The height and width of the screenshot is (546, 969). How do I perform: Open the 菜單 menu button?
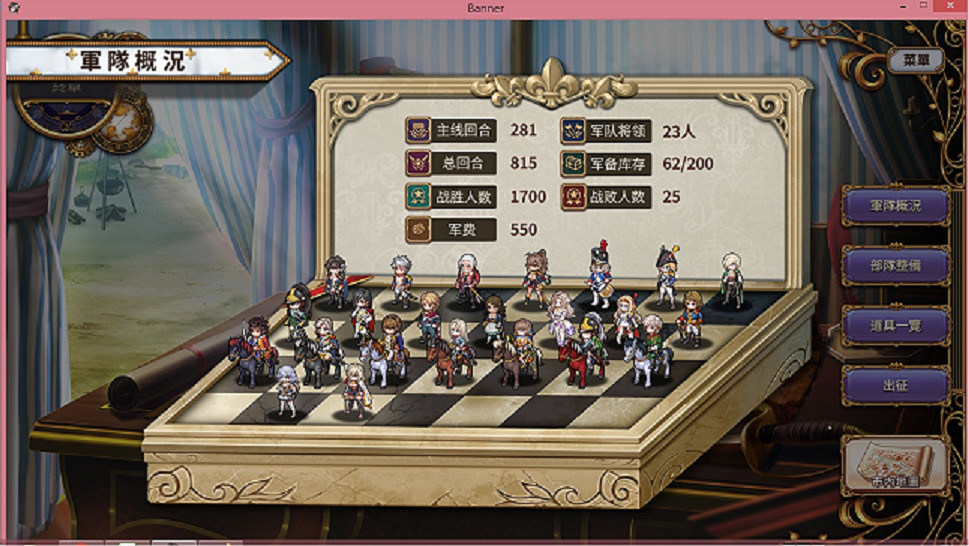coord(915,60)
